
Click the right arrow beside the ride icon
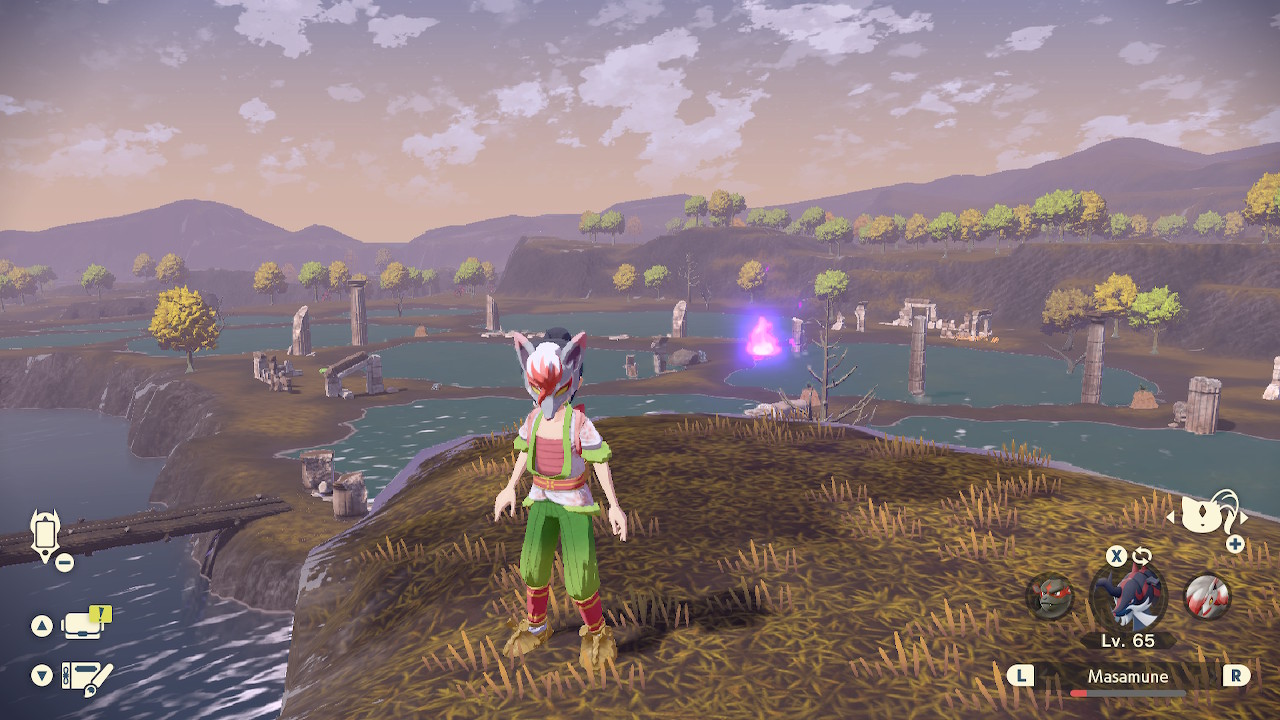coord(1244,518)
